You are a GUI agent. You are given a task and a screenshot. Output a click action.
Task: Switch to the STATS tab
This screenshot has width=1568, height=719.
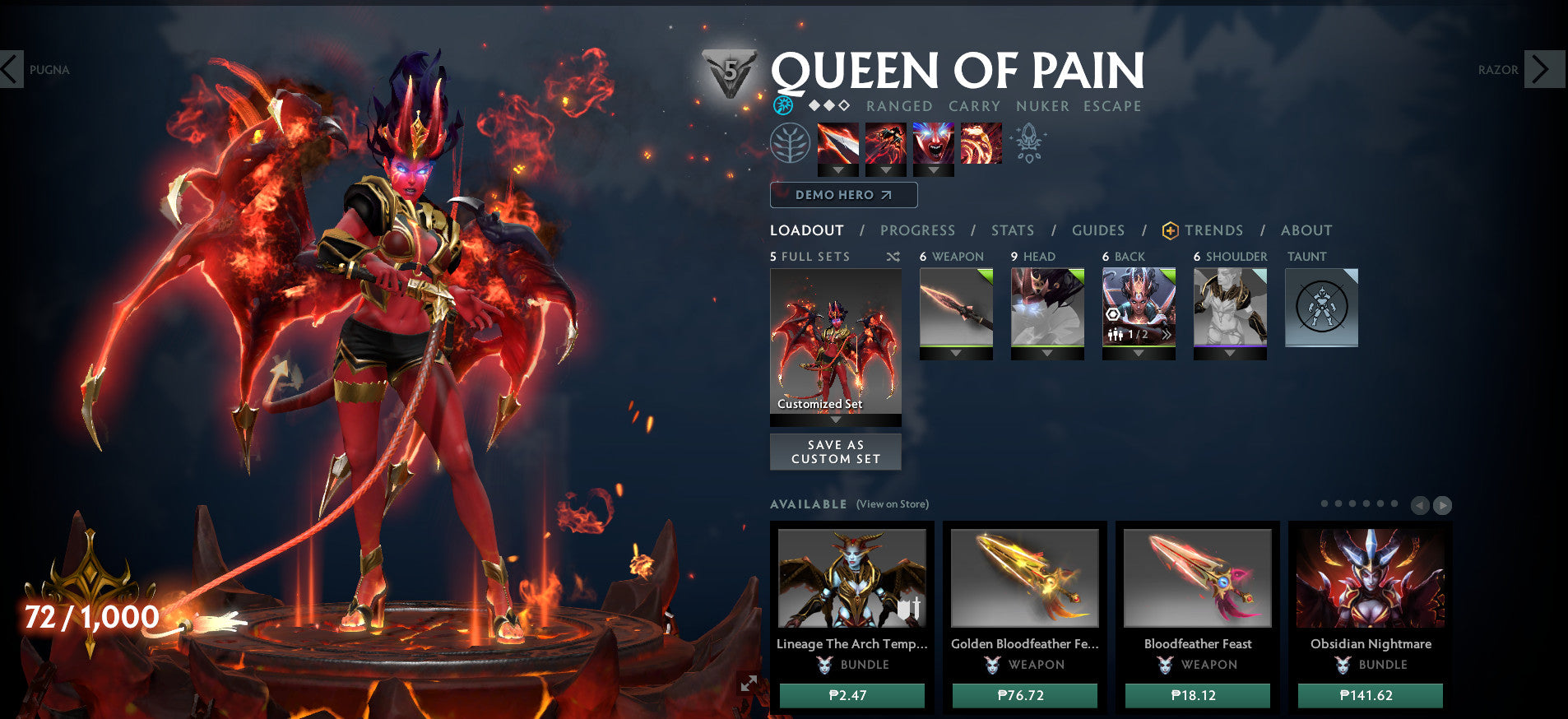pyautogui.click(x=1012, y=230)
